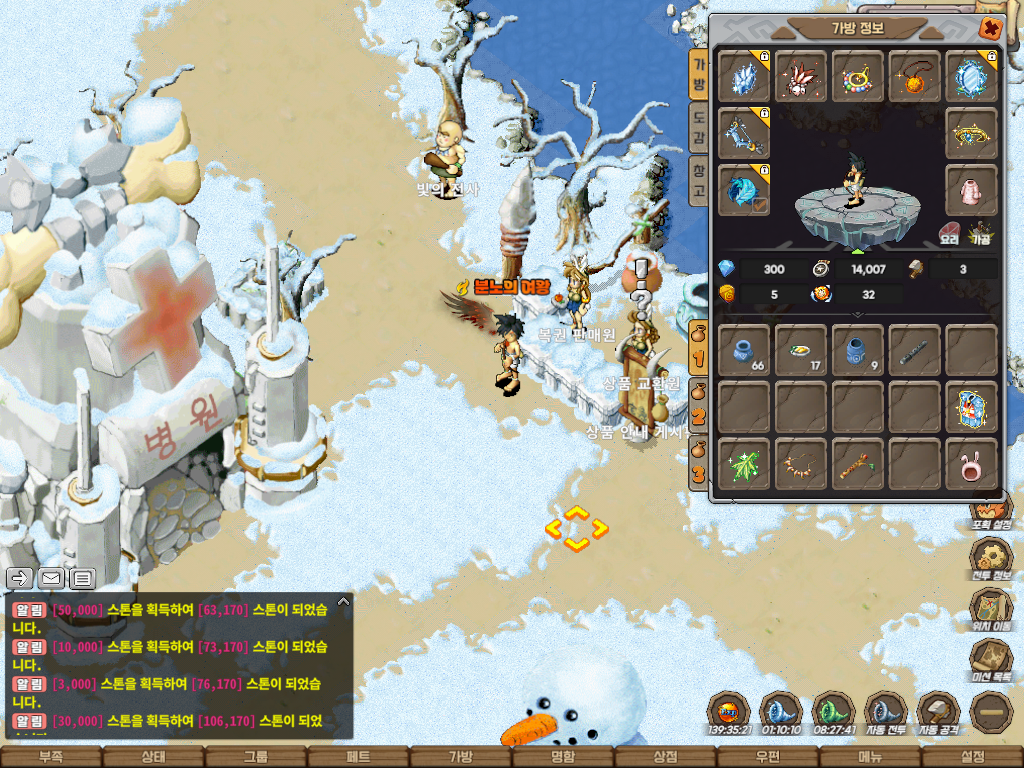Click the green maple leaf item slot
This screenshot has width=1024, height=768.
745,464
